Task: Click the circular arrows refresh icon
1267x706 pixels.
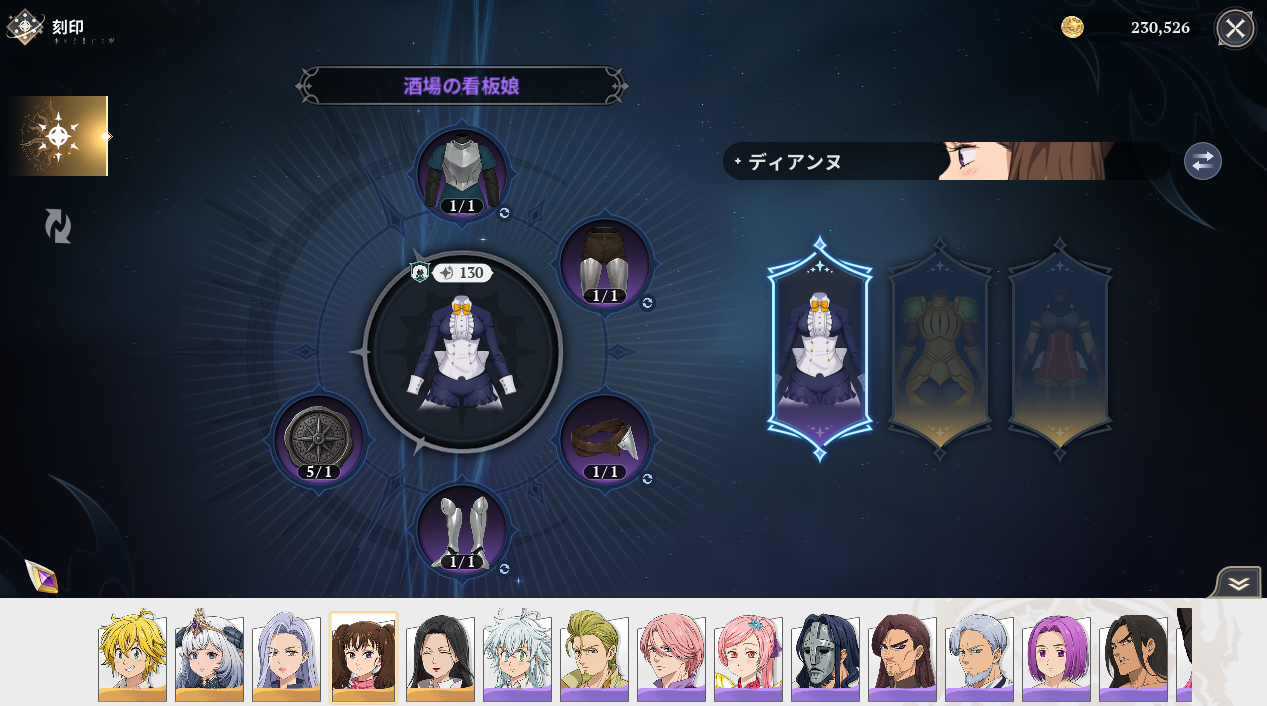Action: click(58, 226)
